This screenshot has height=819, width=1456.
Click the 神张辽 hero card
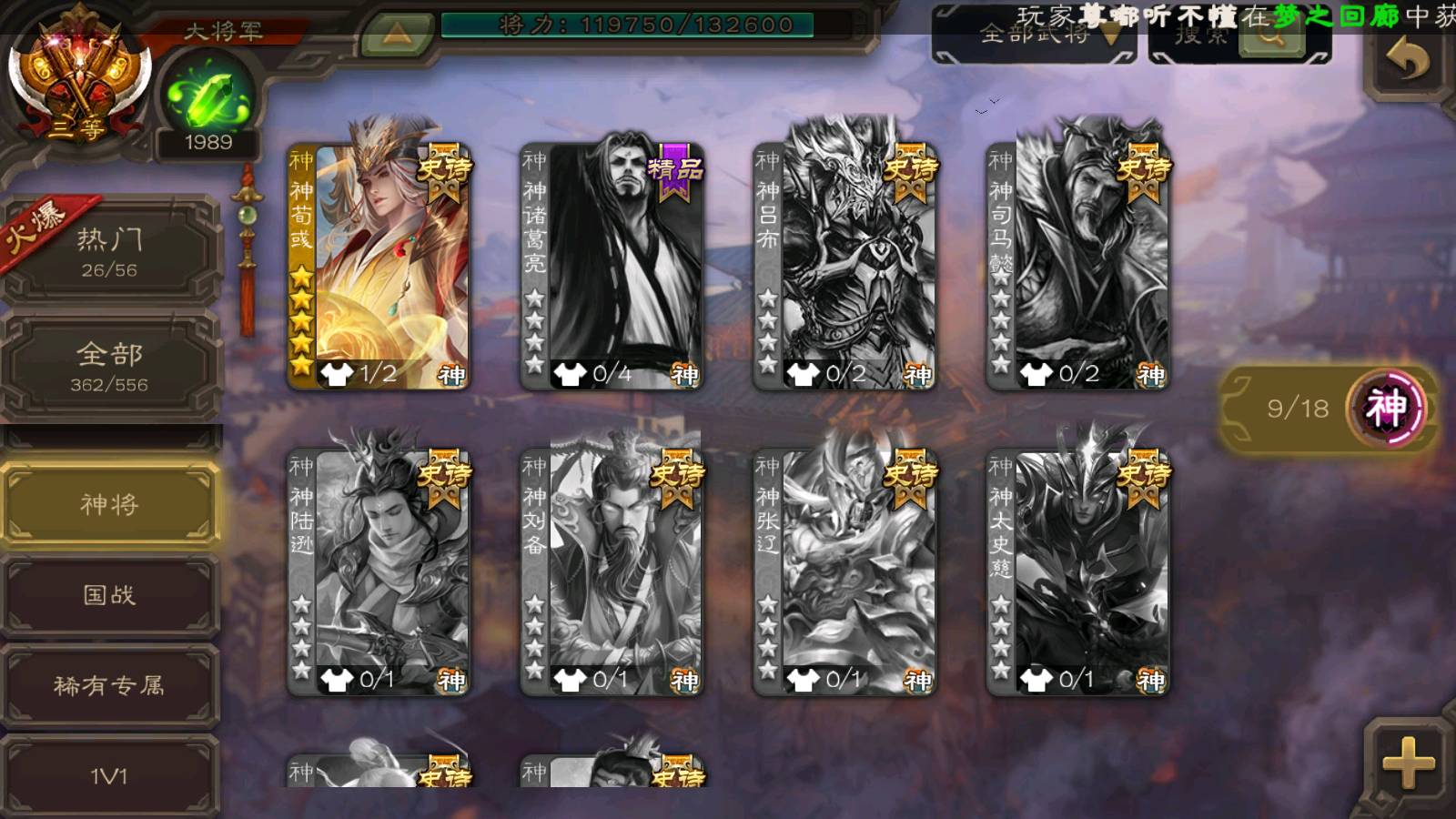point(844,573)
